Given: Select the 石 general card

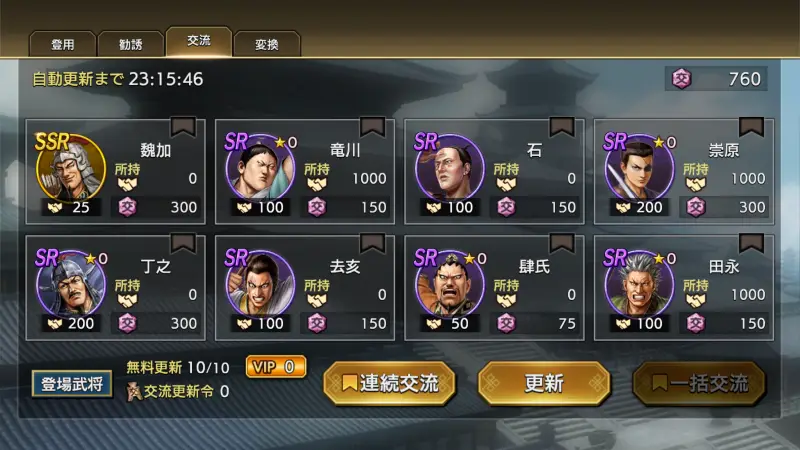Looking at the screenshot, I should 494,172.
